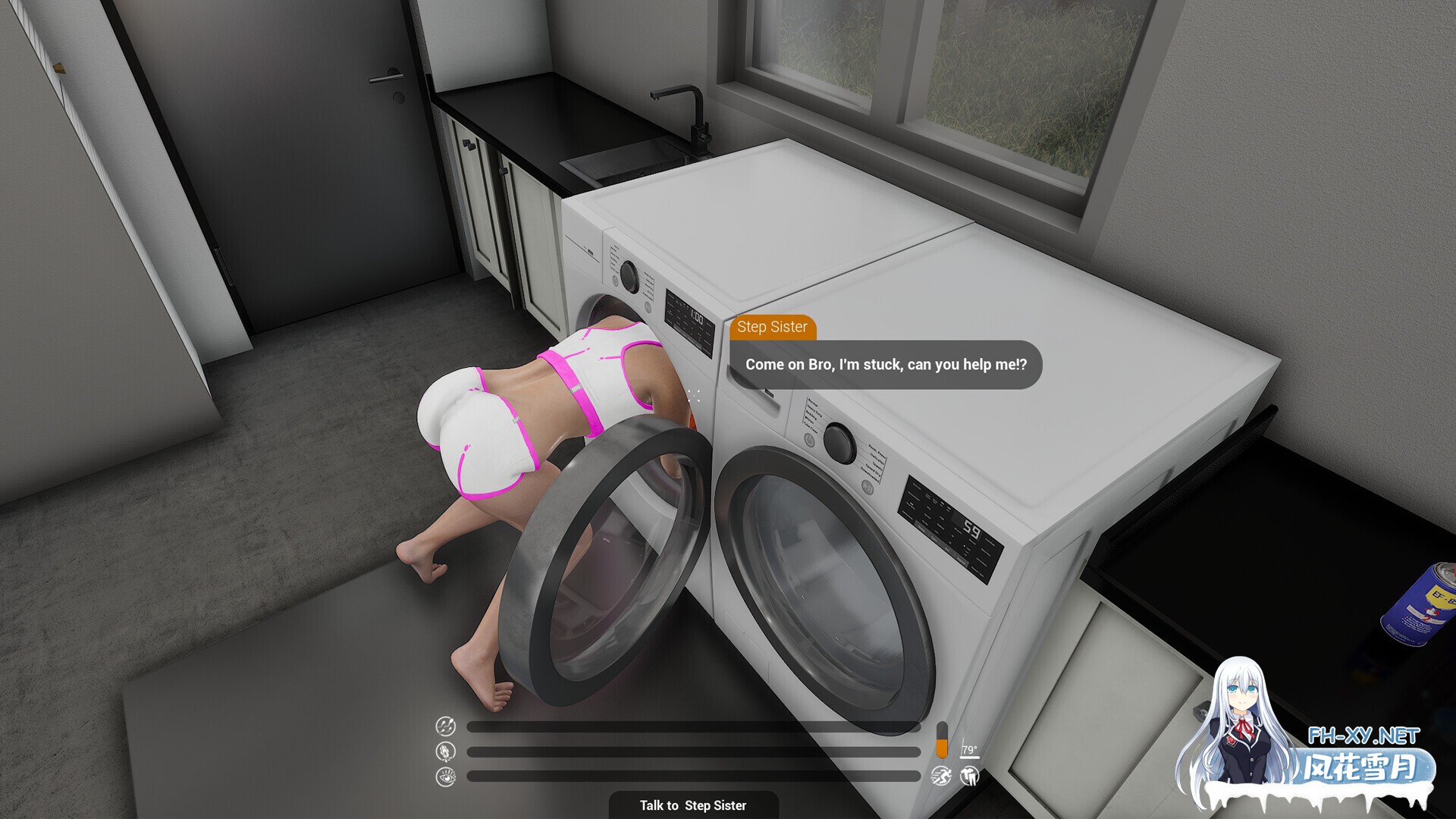Image resolution: width=1456 pixels, height=819 pixels.
Task: Click the body posture icon next to the runner icon
Action: [x=968, y=777]
